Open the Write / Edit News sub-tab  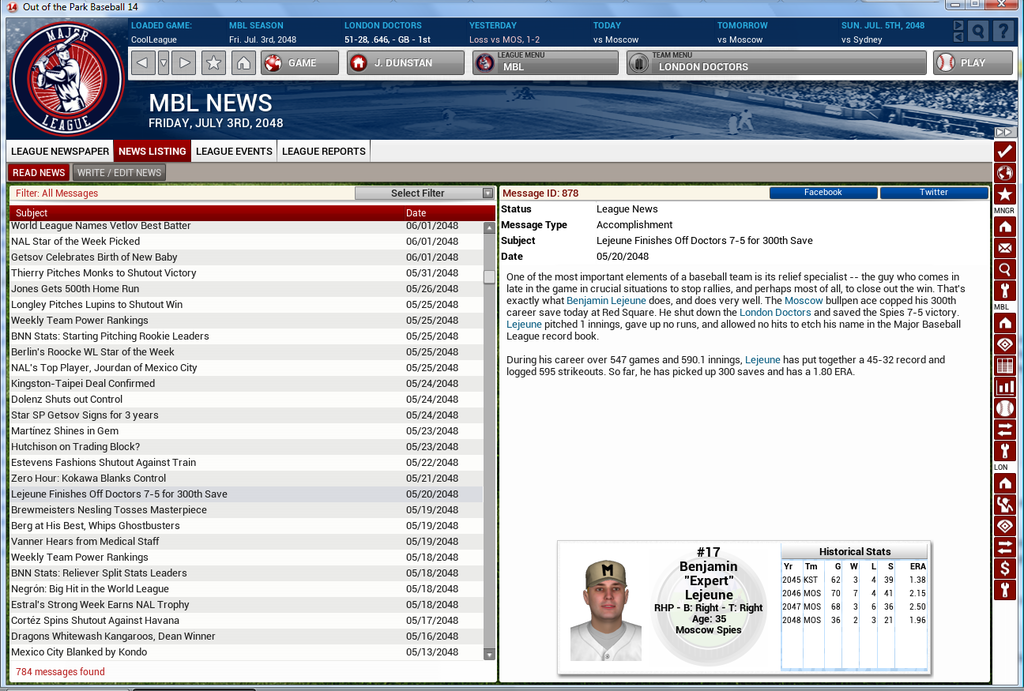click(x=119, y=172)
